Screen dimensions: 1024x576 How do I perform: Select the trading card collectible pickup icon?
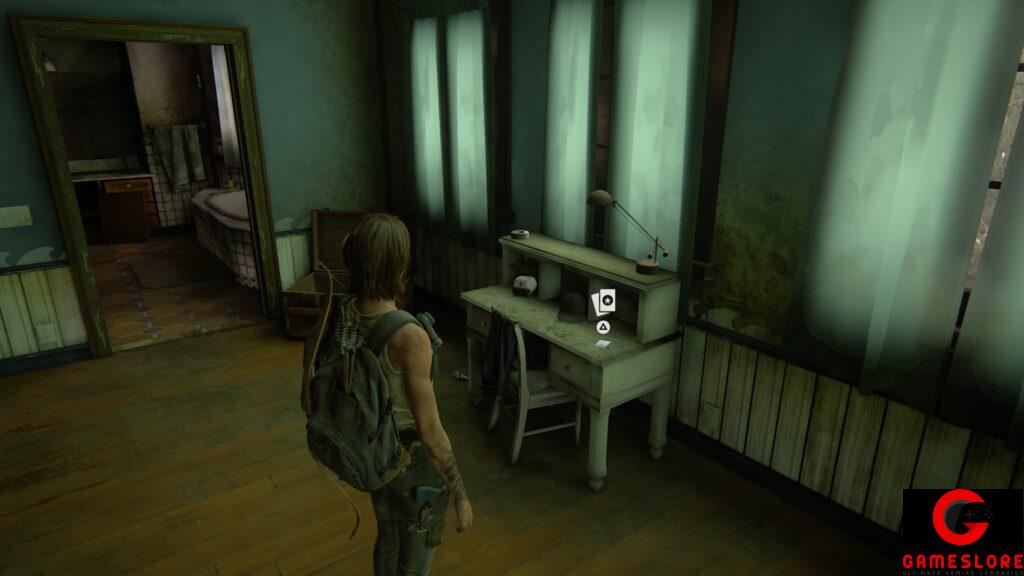click(x=604, y=301)
